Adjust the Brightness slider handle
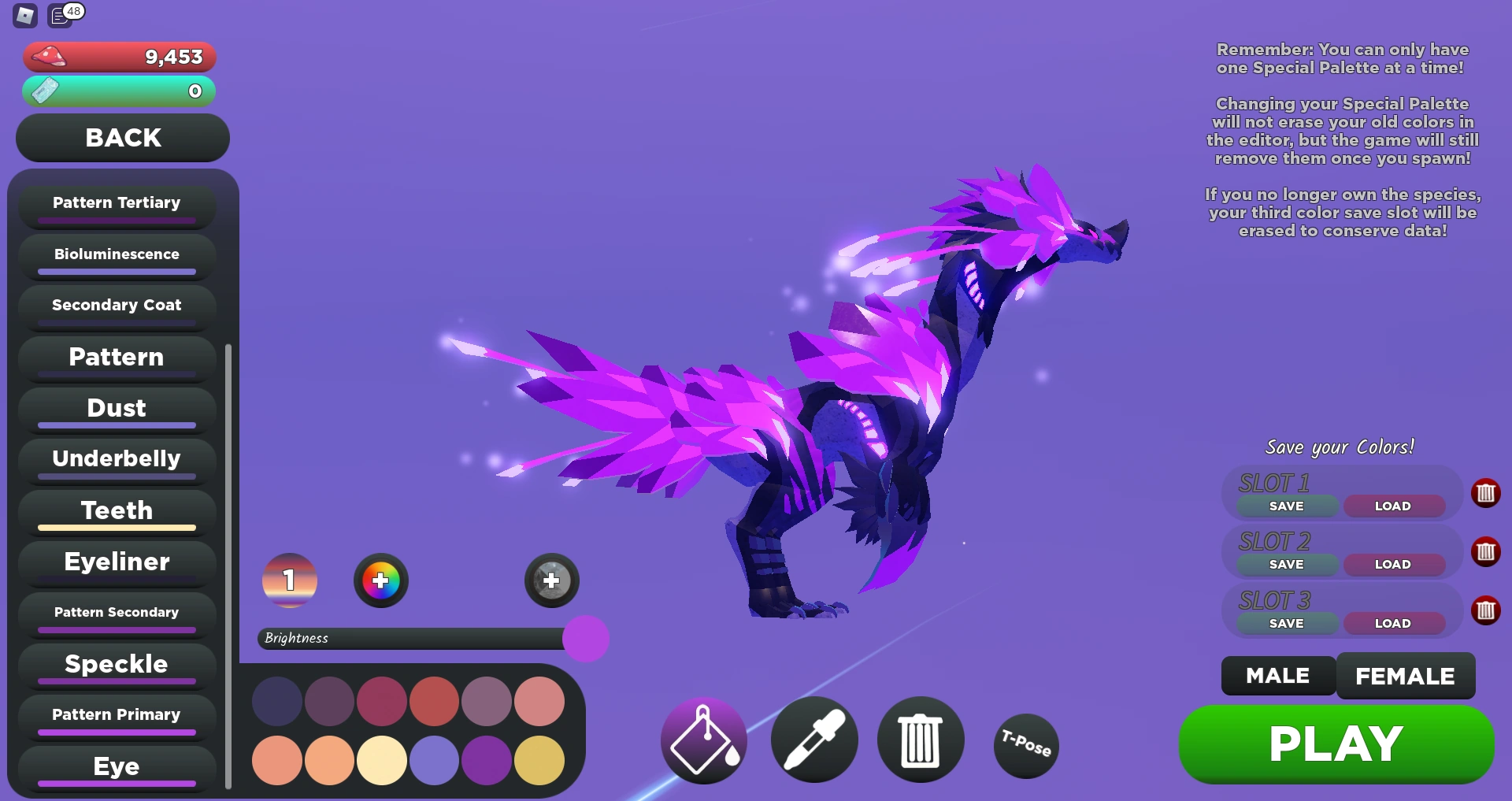This screenshot has width=1512, height=801. [x=586, y=639]
